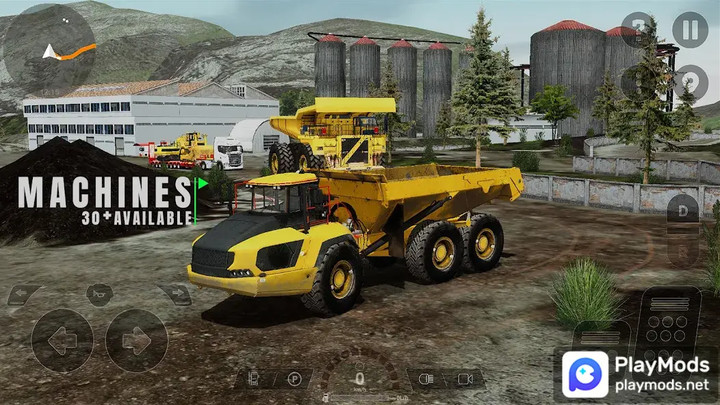
Task: Turn on the right turn signal
Action: 173,295
